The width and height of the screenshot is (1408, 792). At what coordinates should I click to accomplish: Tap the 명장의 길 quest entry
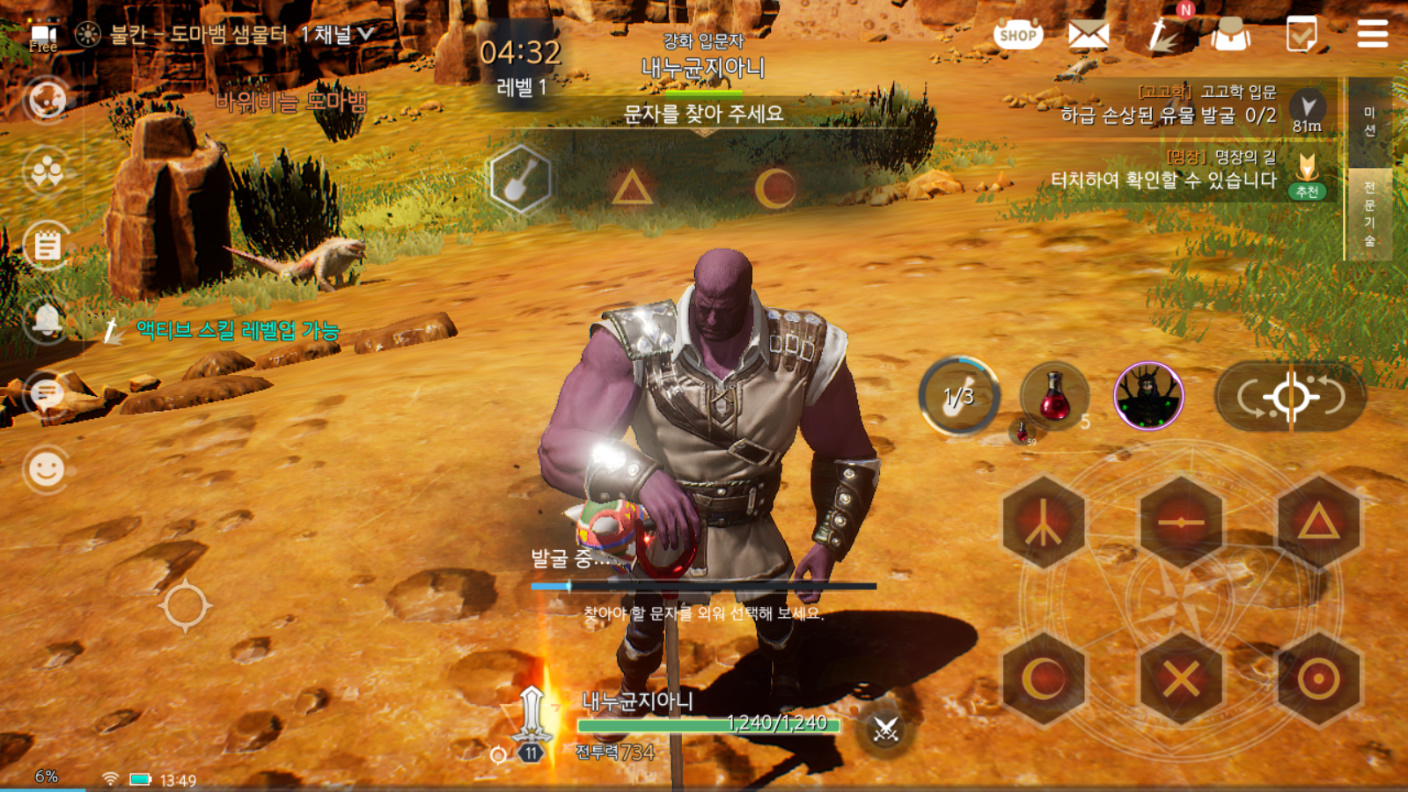[x=1166, y=171]
